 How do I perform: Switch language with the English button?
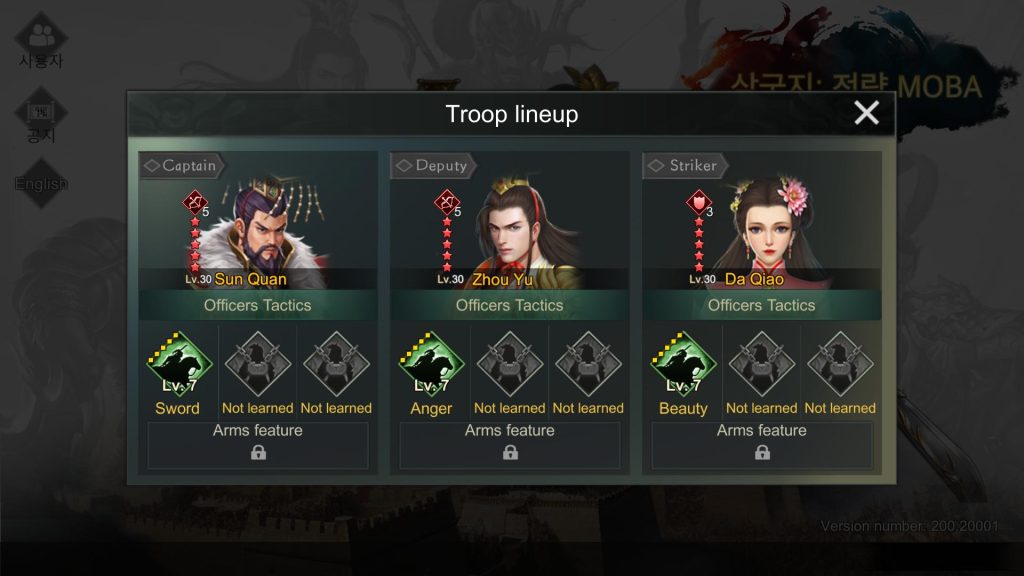[41, 183]
